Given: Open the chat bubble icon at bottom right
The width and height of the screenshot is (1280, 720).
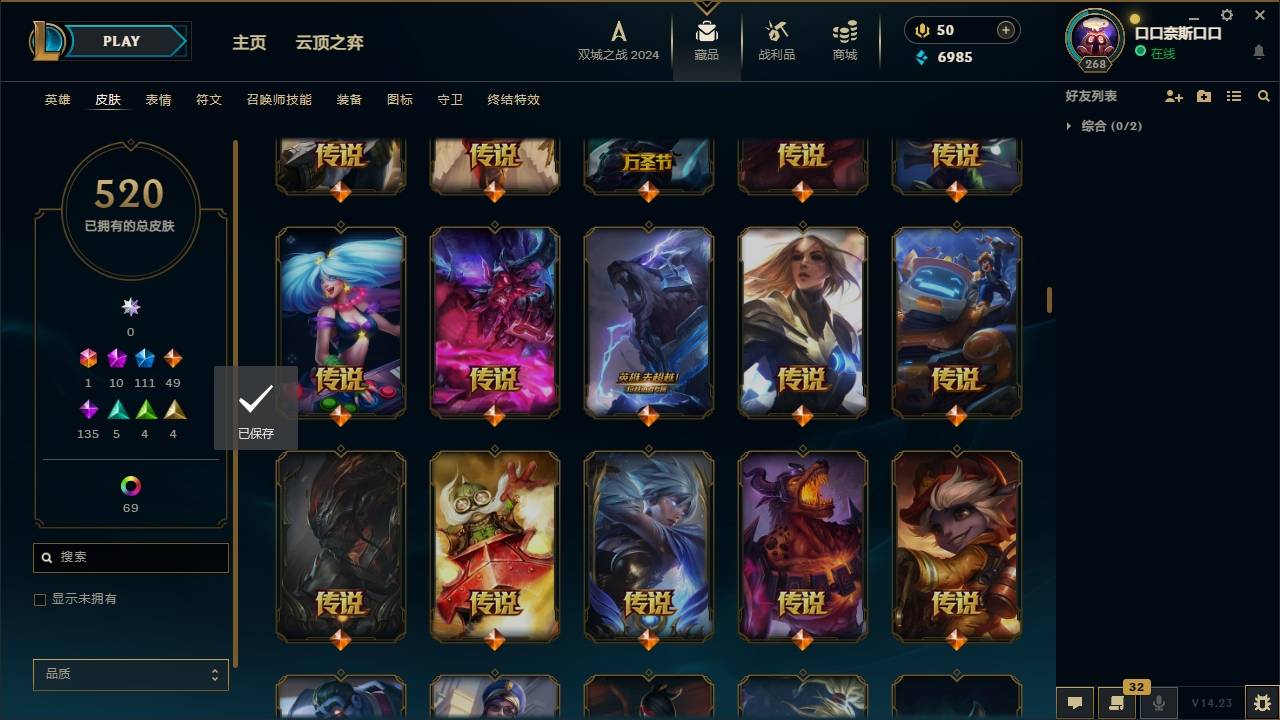Looking at the screenshot, I should (x=1075, y=703).
